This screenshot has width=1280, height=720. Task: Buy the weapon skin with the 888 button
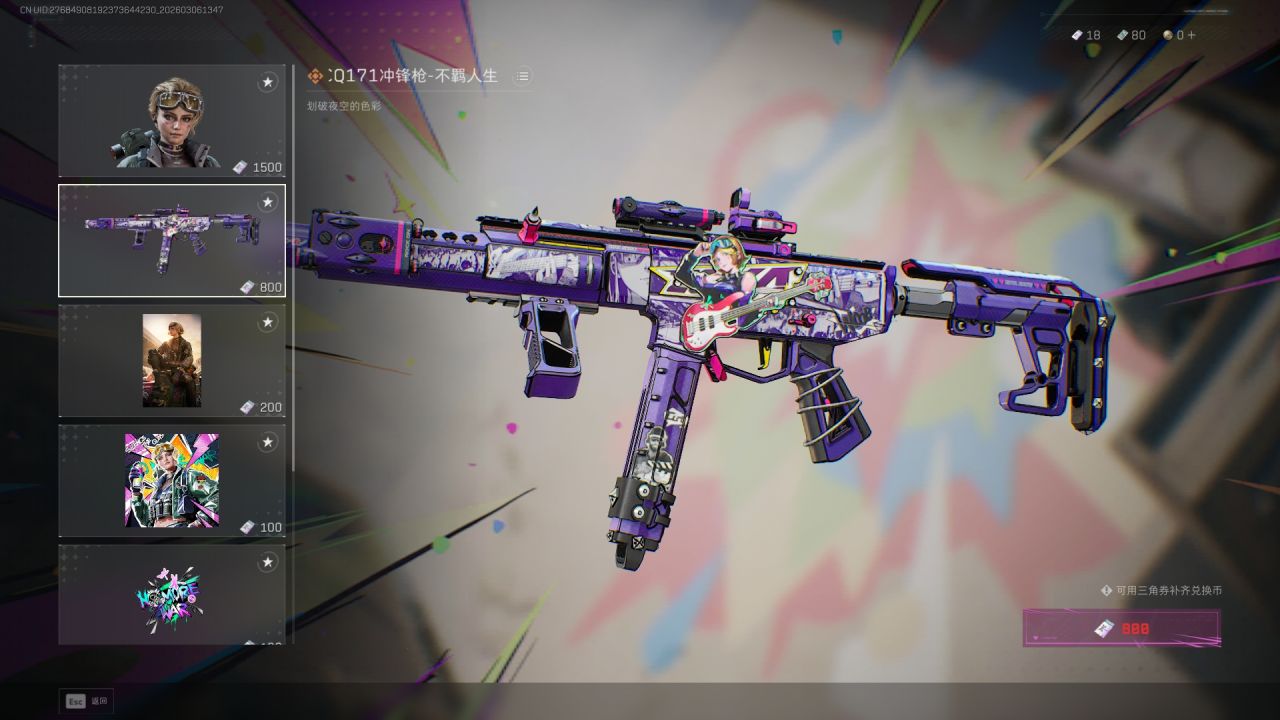click(x=1121, y=628)
